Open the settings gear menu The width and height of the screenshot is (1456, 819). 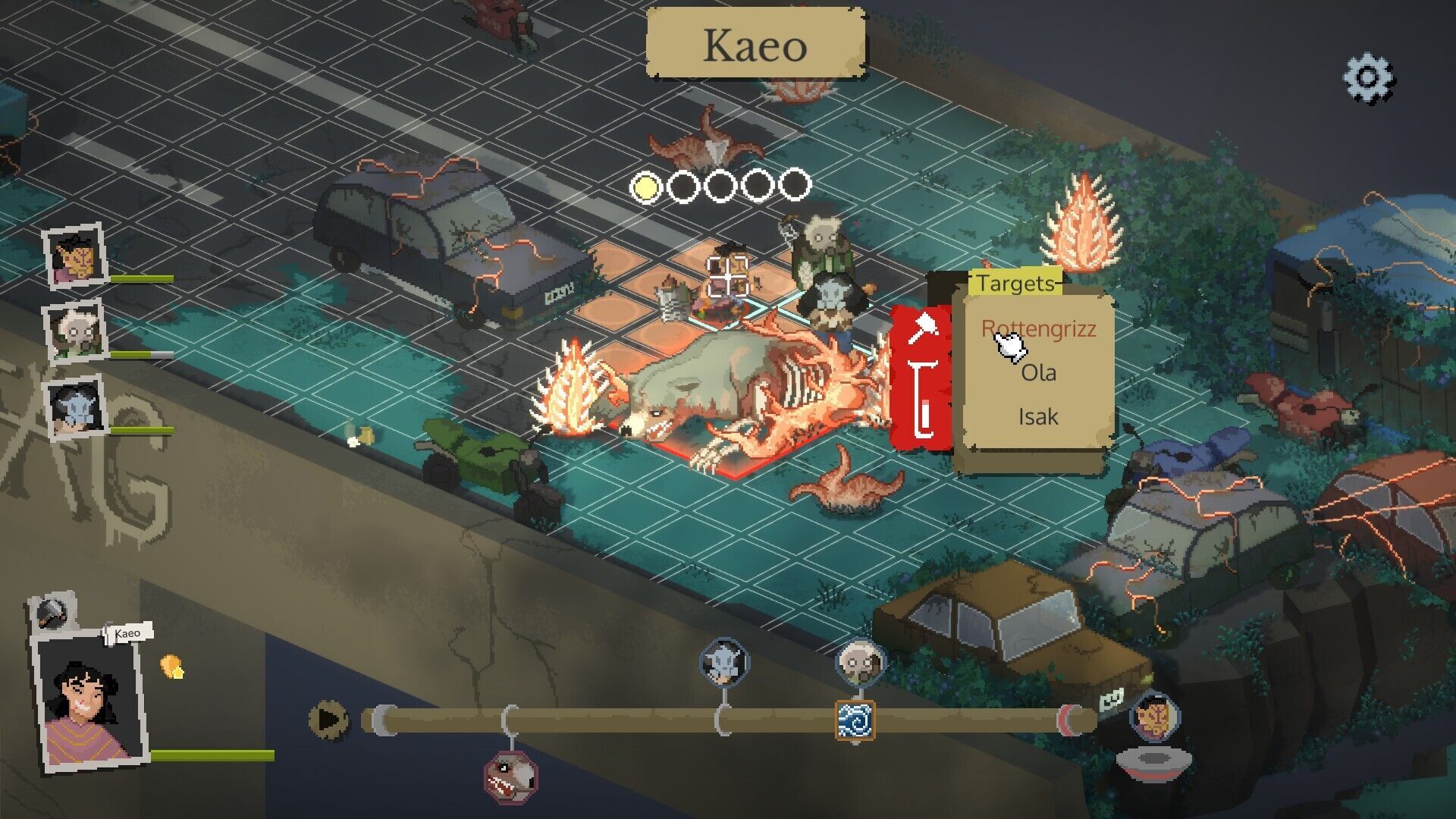tap(1369, 77)
